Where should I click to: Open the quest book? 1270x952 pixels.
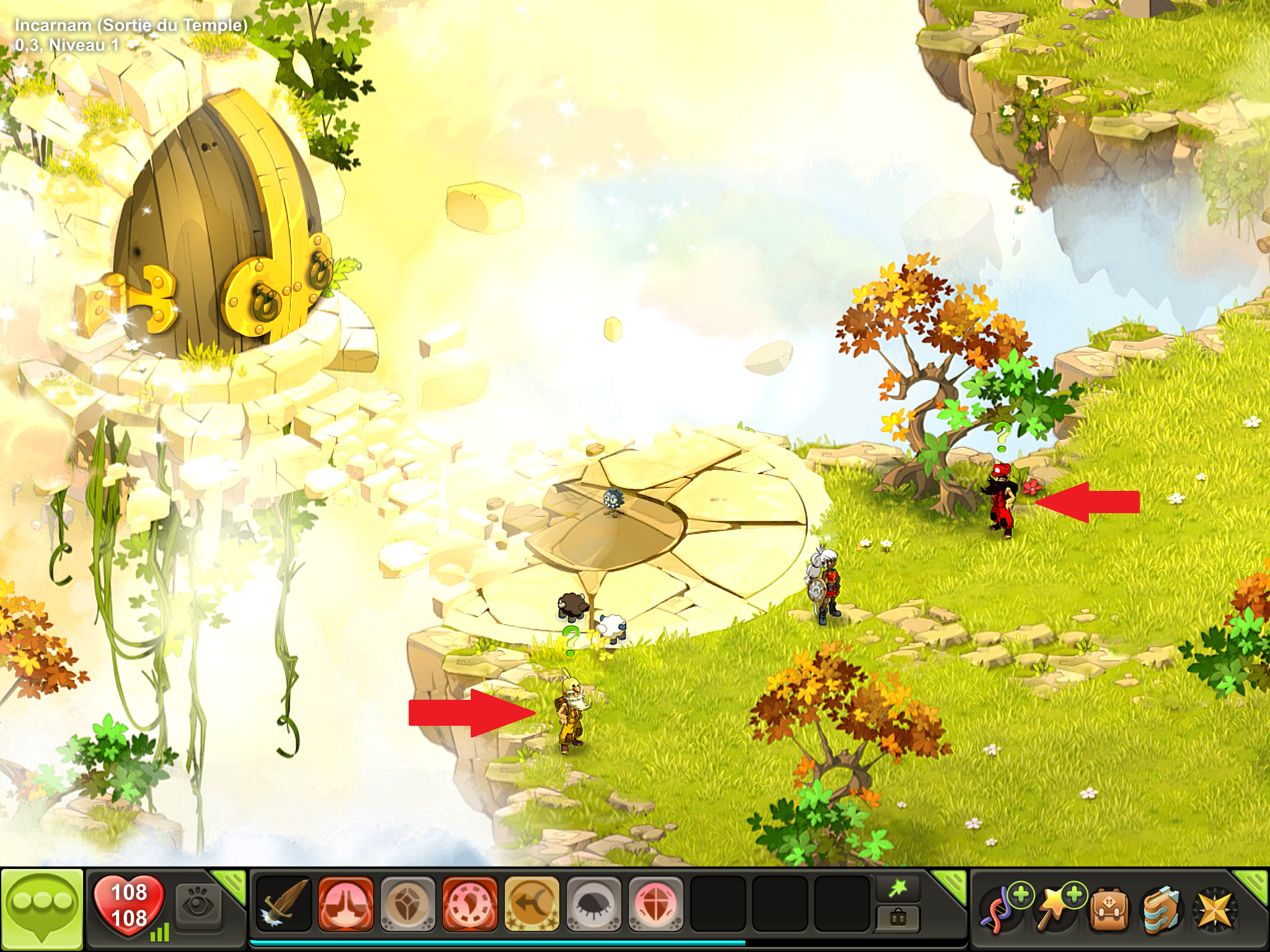1161,910
